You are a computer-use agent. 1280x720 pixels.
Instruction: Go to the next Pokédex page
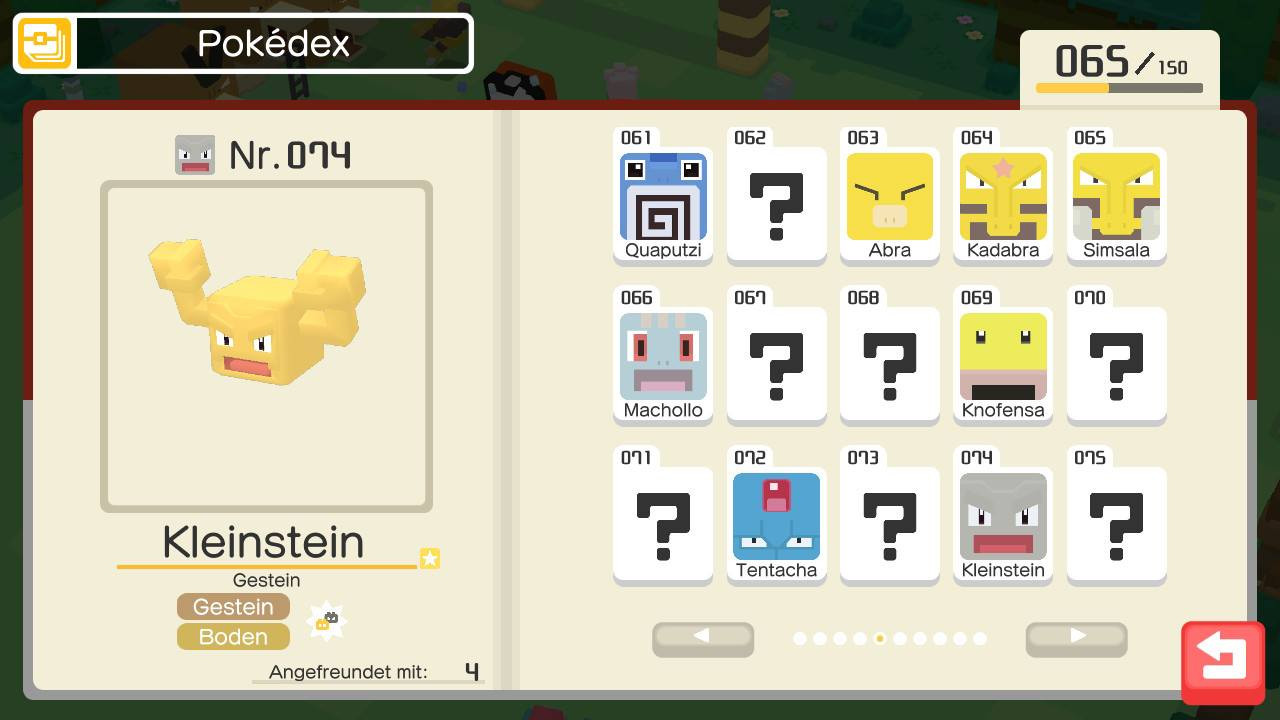pos(1076,639)
